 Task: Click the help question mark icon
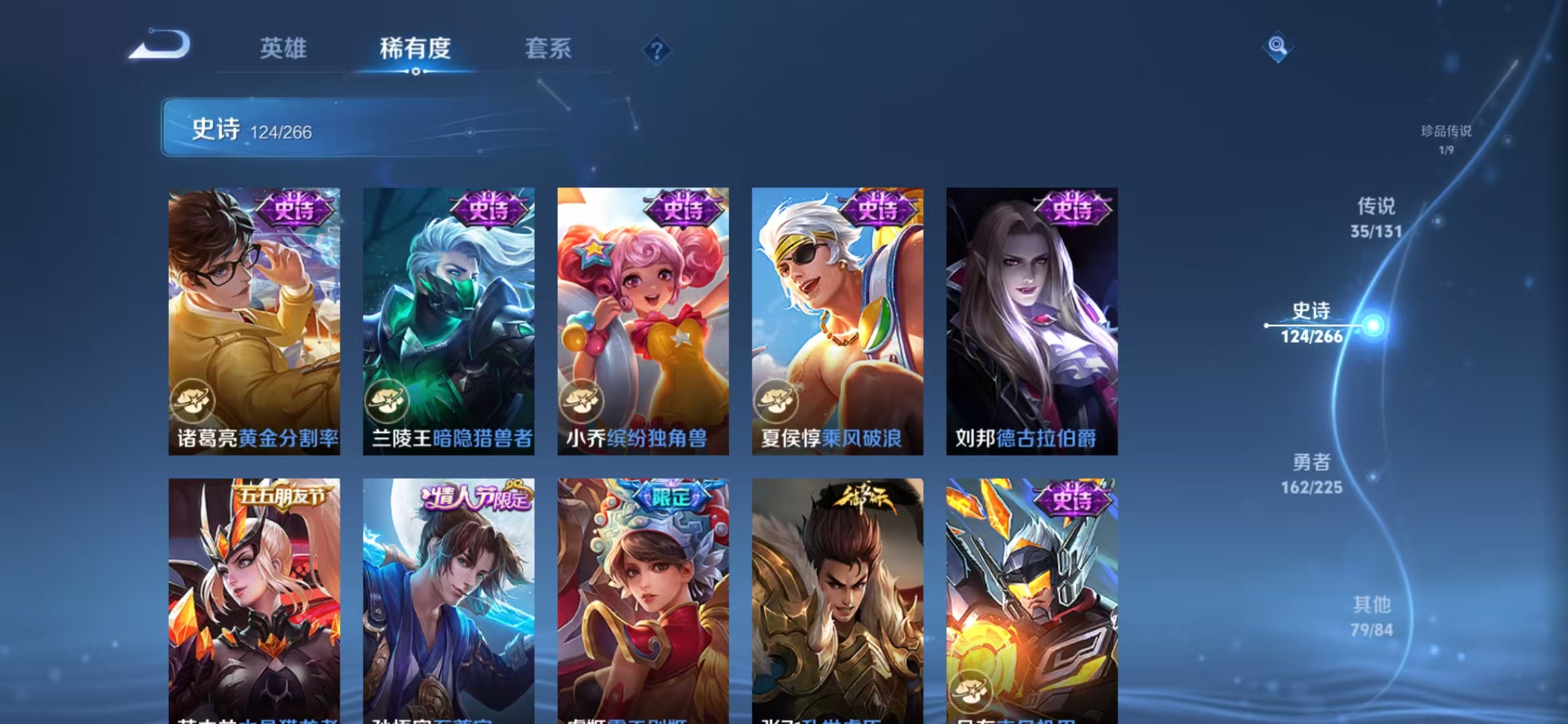(659, 48)
